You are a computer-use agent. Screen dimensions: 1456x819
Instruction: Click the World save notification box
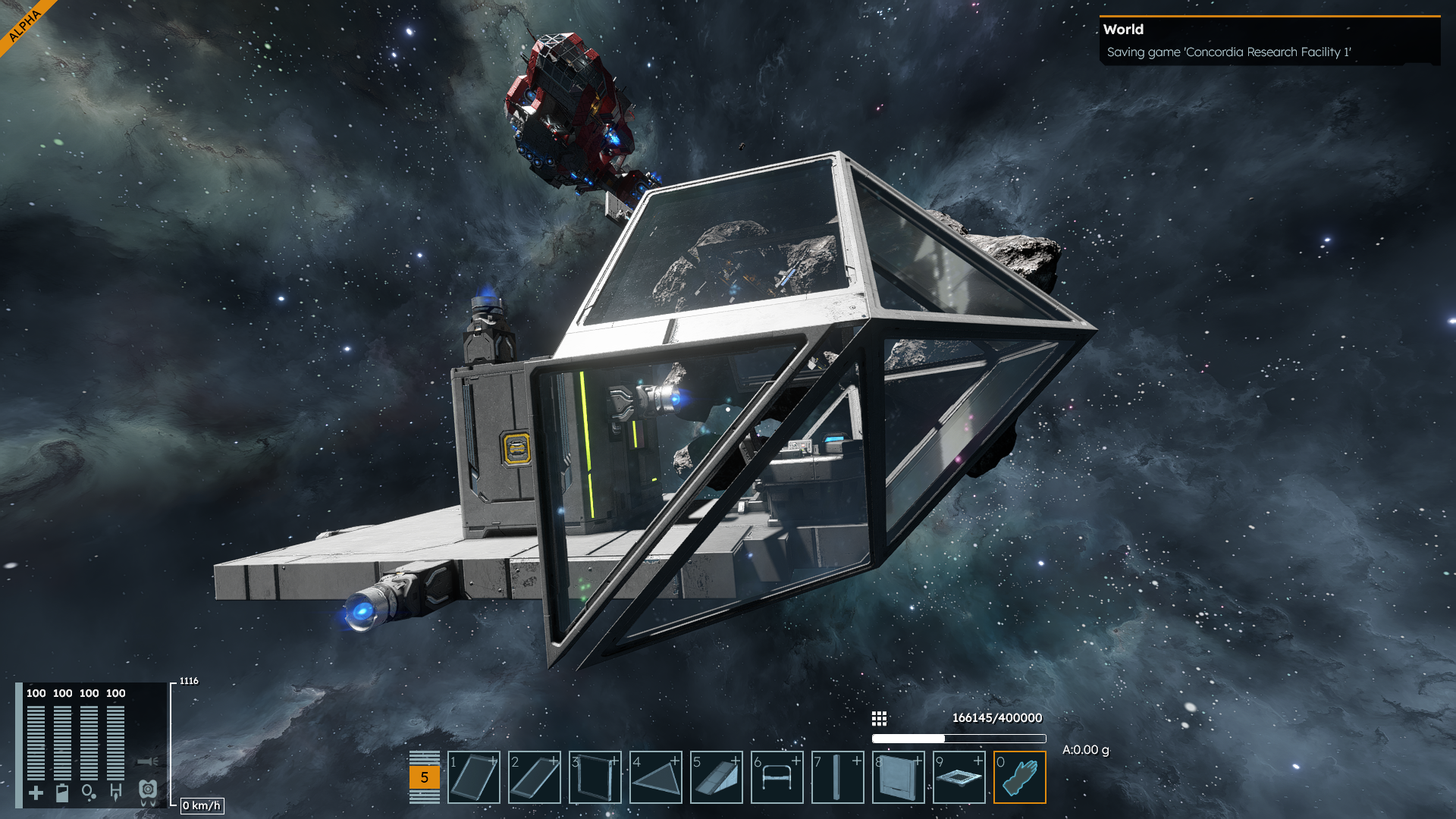pyautogui.click(x=1269, y=41)
